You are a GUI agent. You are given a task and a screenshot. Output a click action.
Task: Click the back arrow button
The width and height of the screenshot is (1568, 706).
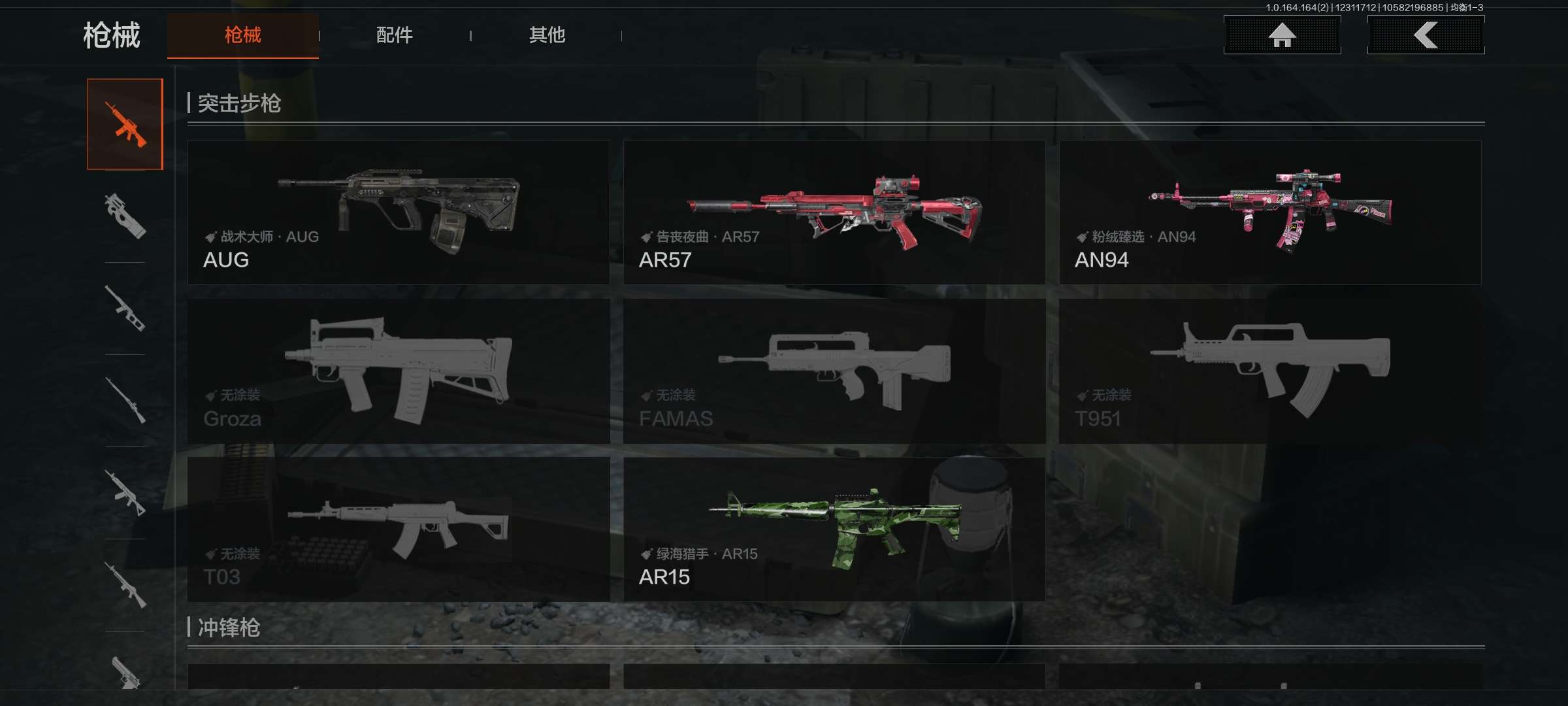point(1426,35)
